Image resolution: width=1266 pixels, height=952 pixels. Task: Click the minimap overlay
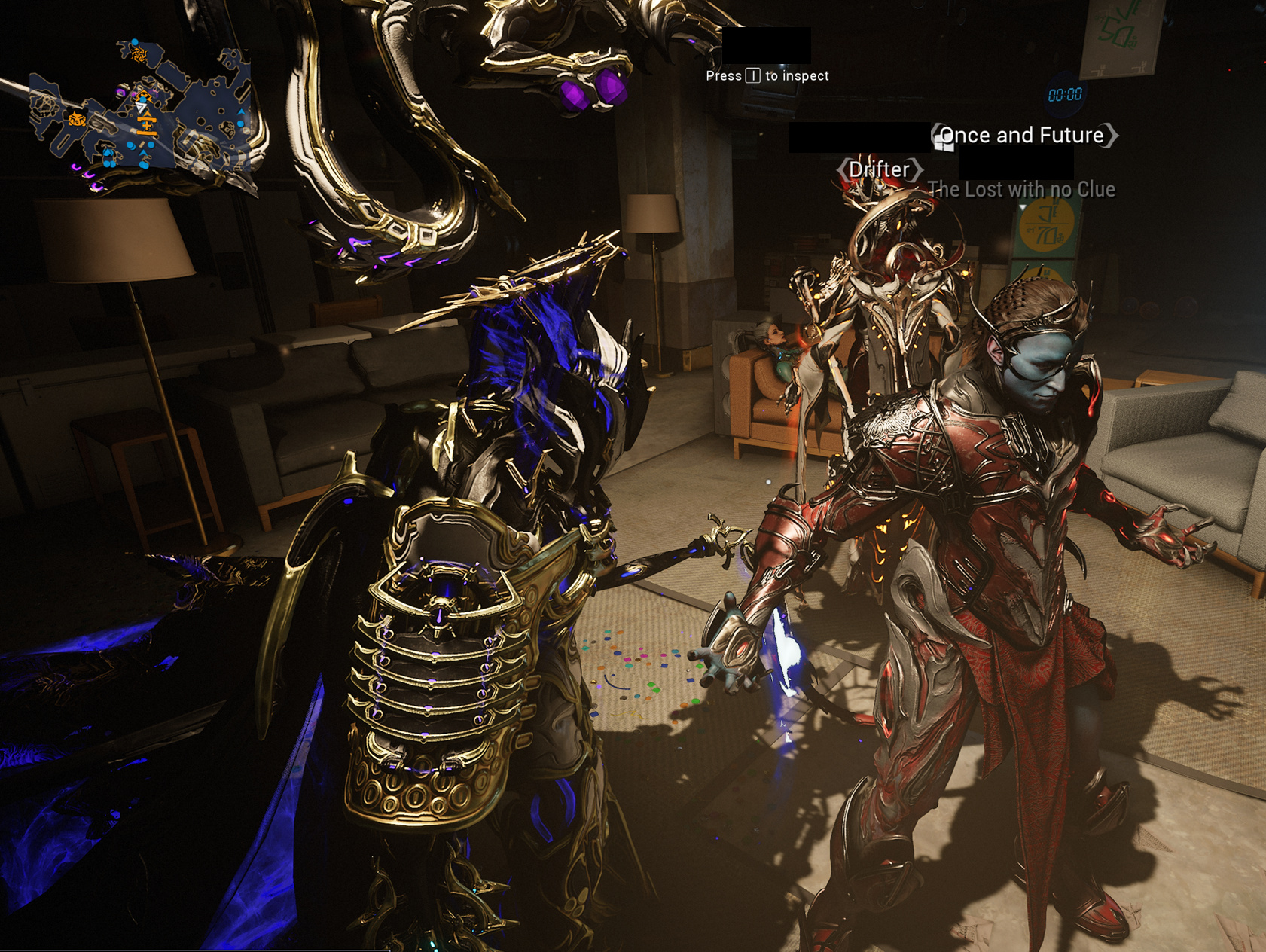click(x=139, y=109)
